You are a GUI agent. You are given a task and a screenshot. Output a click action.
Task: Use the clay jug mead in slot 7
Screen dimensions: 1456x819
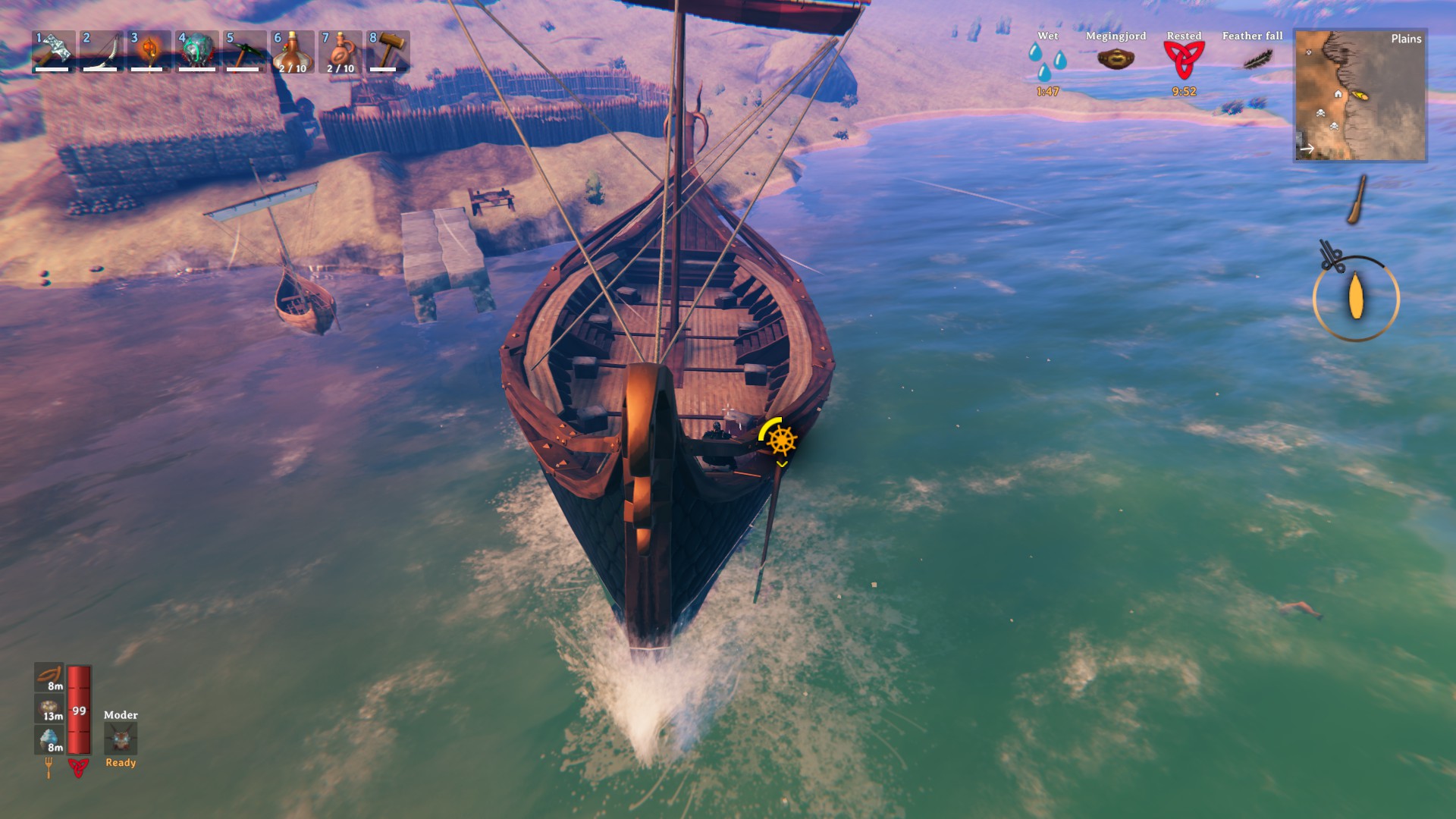(x=340, y=51)
